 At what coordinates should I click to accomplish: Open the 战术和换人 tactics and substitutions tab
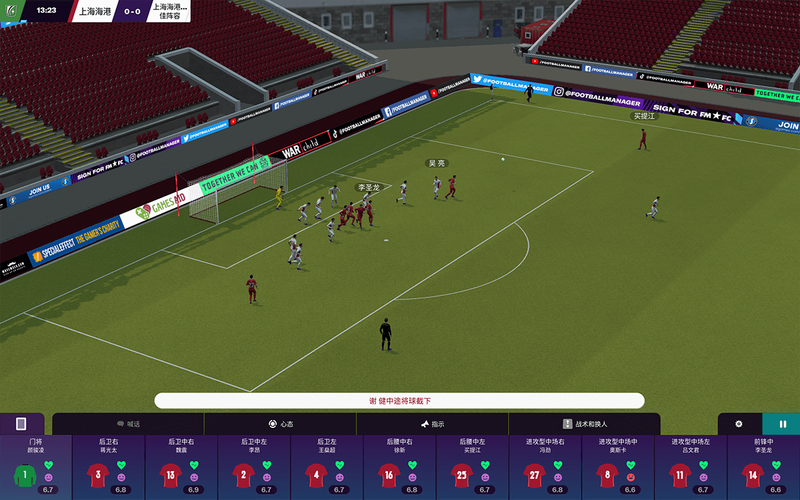click(x=585, y=424)
